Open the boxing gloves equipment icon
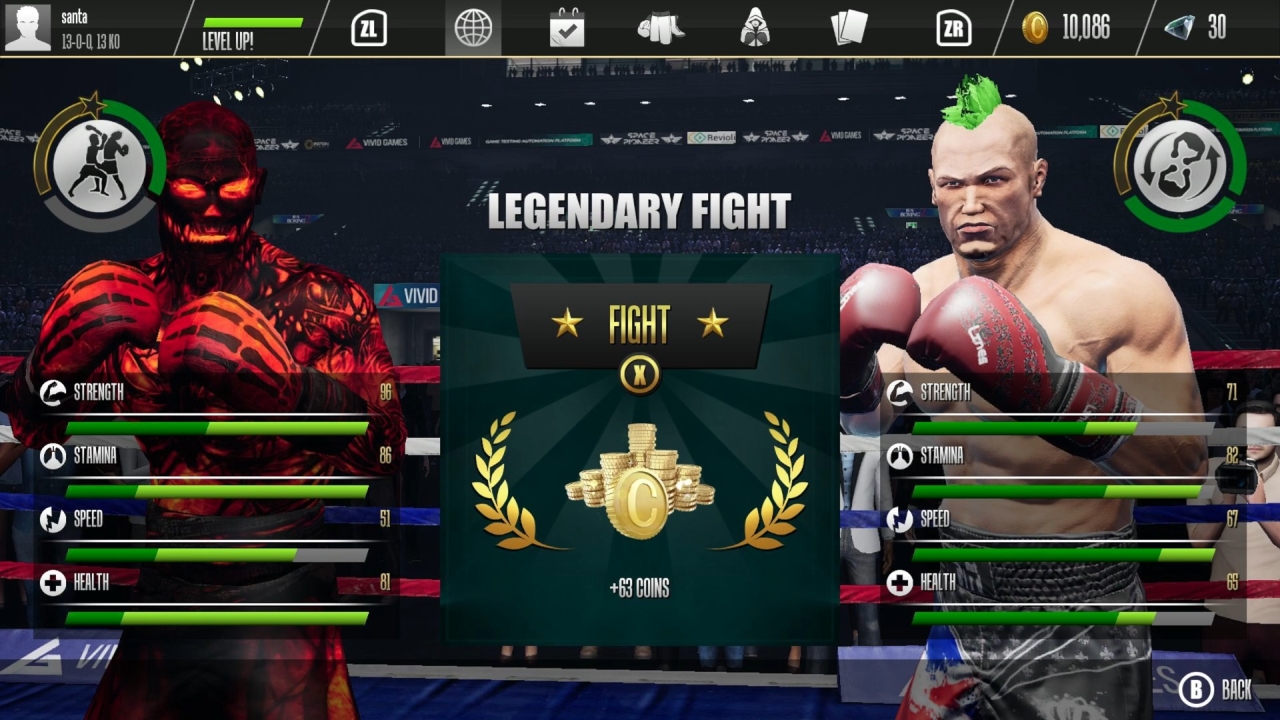This screenshot has height=720, width=1280. tap(662, 28)
